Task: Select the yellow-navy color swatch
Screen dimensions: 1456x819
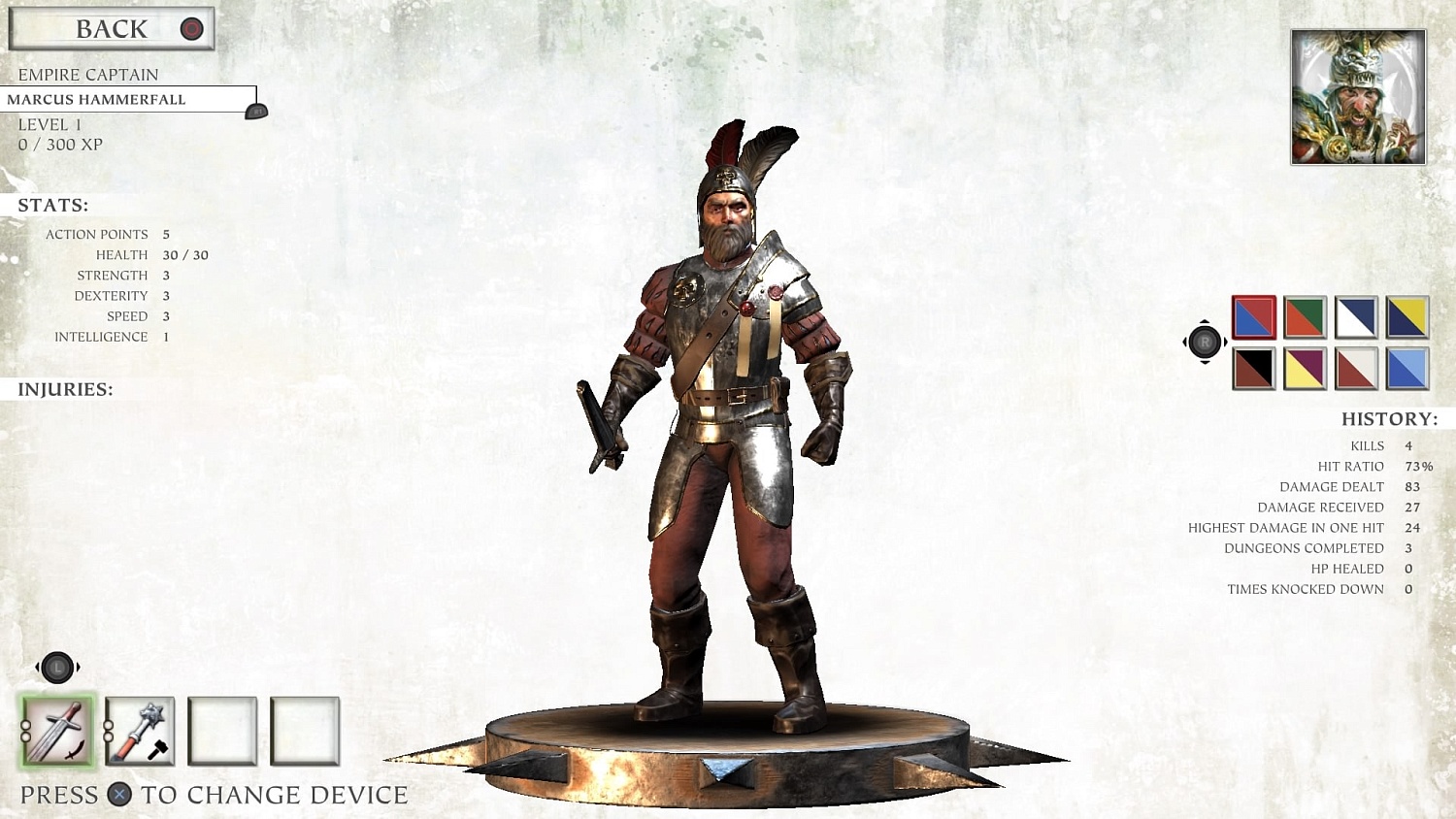Action: coord(1406,317)
